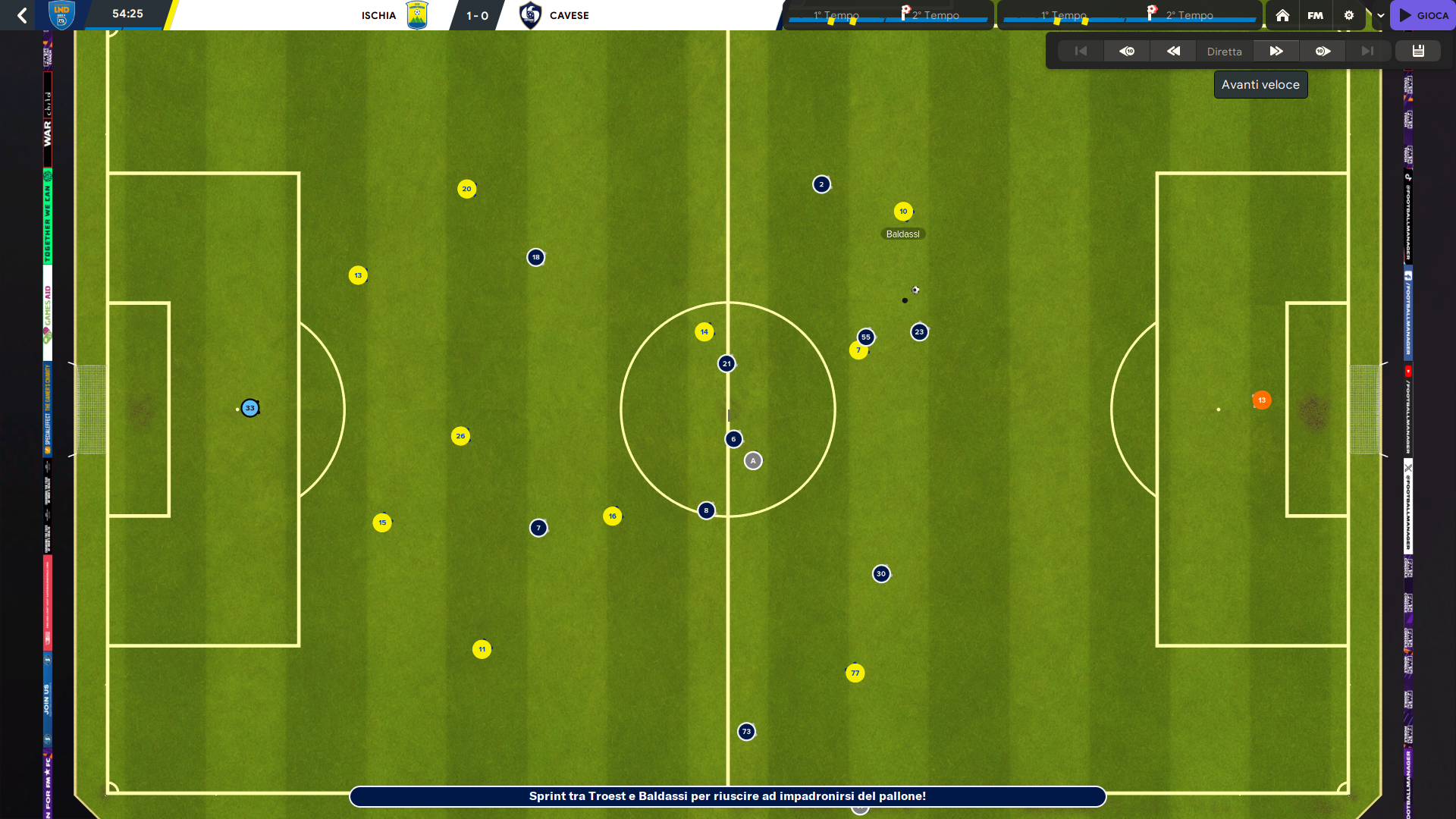Rewind the highlight replay

[1173, 51]
